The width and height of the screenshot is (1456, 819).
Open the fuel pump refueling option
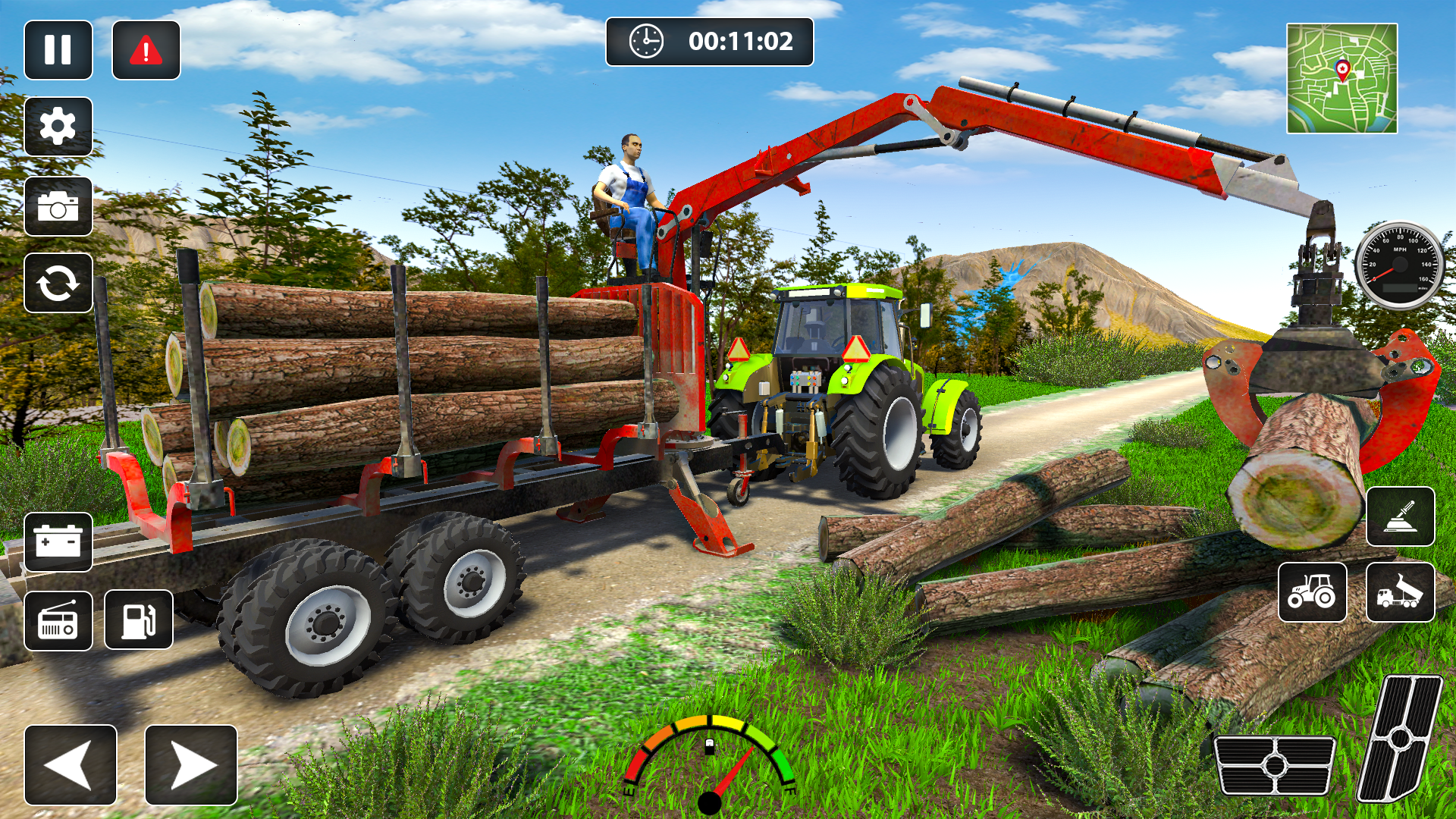click(x=136, y=622)
